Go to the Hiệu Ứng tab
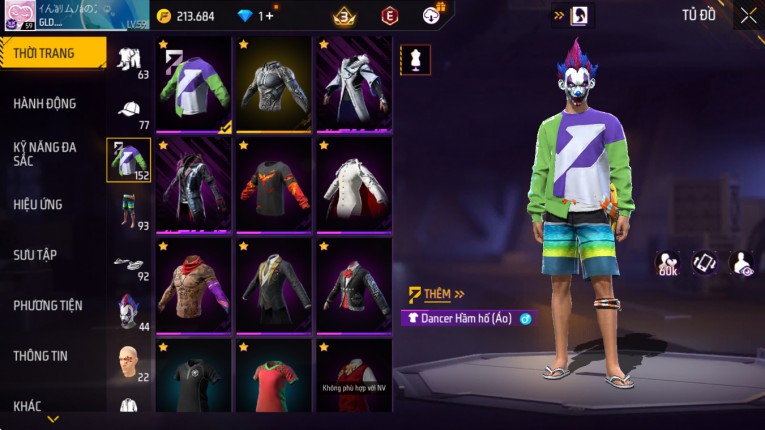Viewport: 765px width, 430px height. (38, 205)
